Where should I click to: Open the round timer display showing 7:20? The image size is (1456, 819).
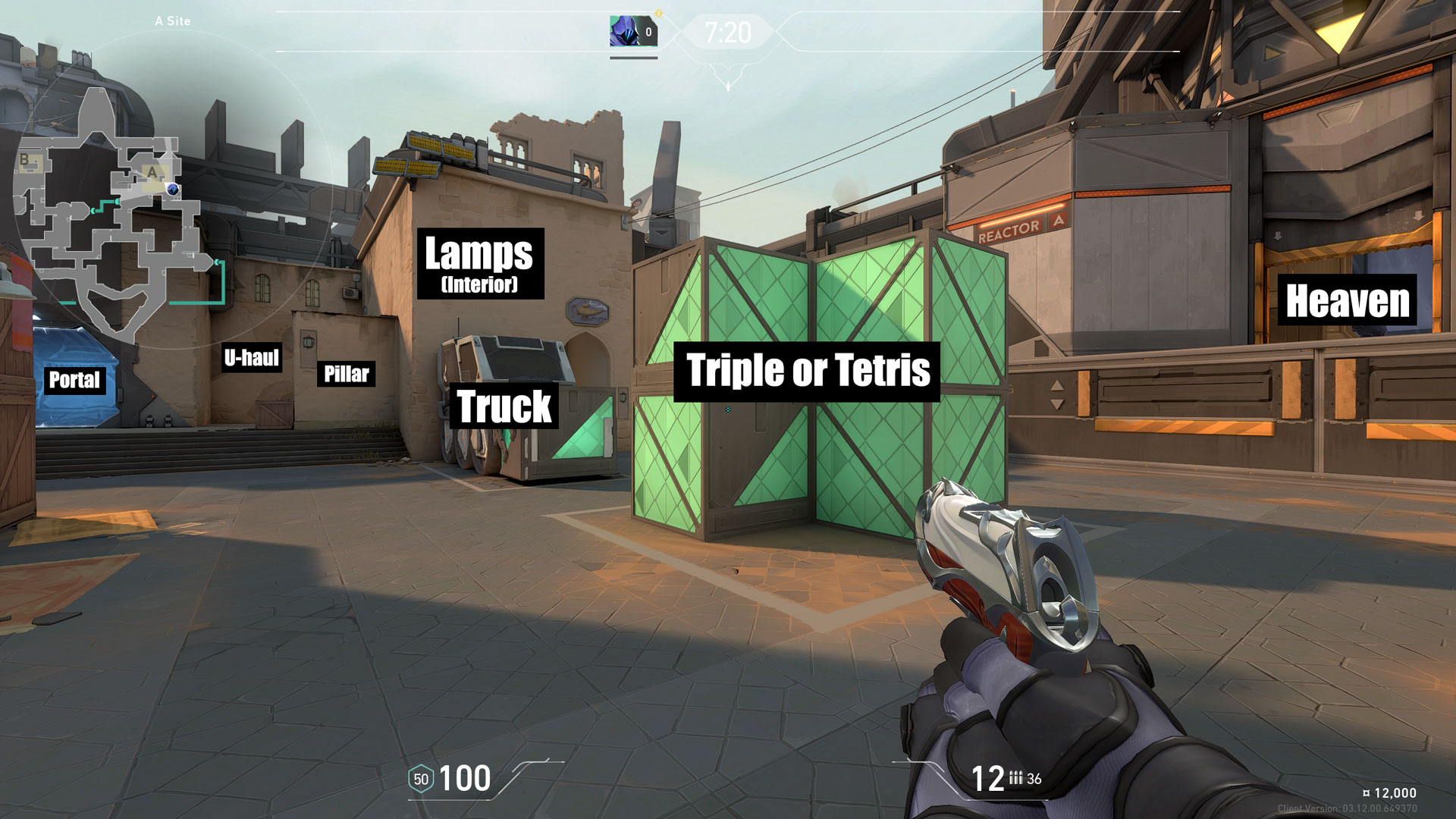(x=726, y=33)
